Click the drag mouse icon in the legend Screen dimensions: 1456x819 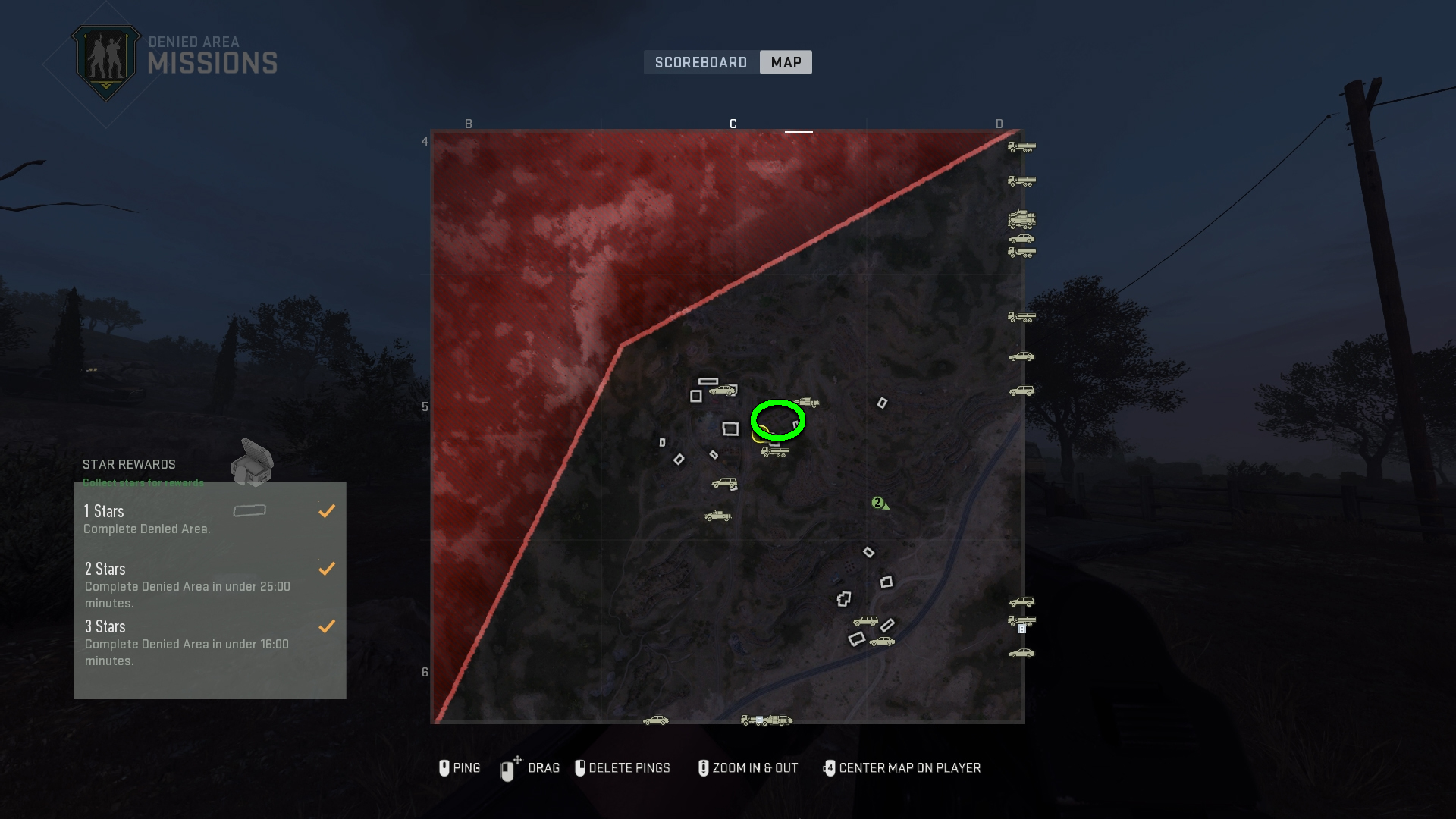point(508,767)
